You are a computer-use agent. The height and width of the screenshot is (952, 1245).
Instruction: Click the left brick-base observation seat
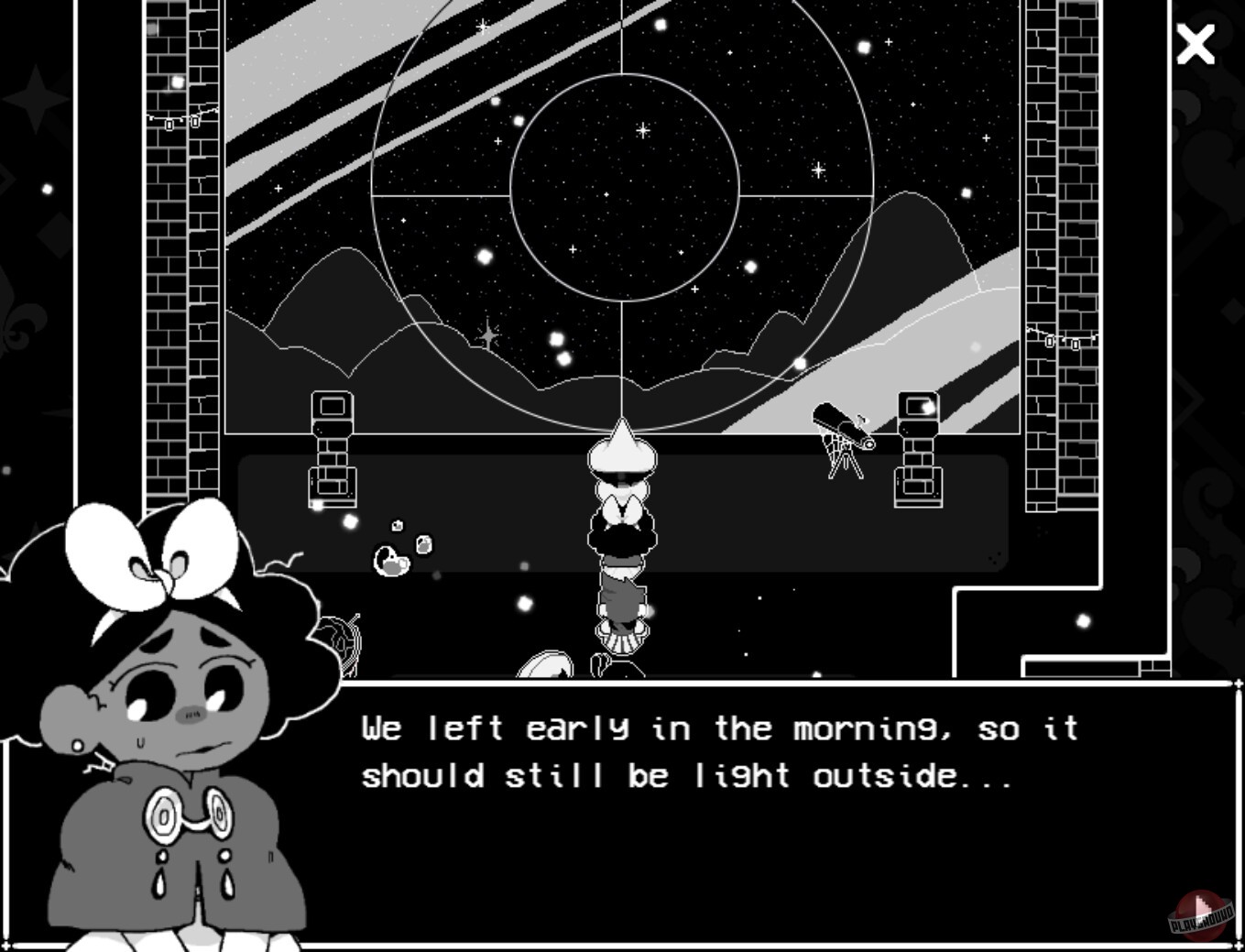(x=332, y=449)
